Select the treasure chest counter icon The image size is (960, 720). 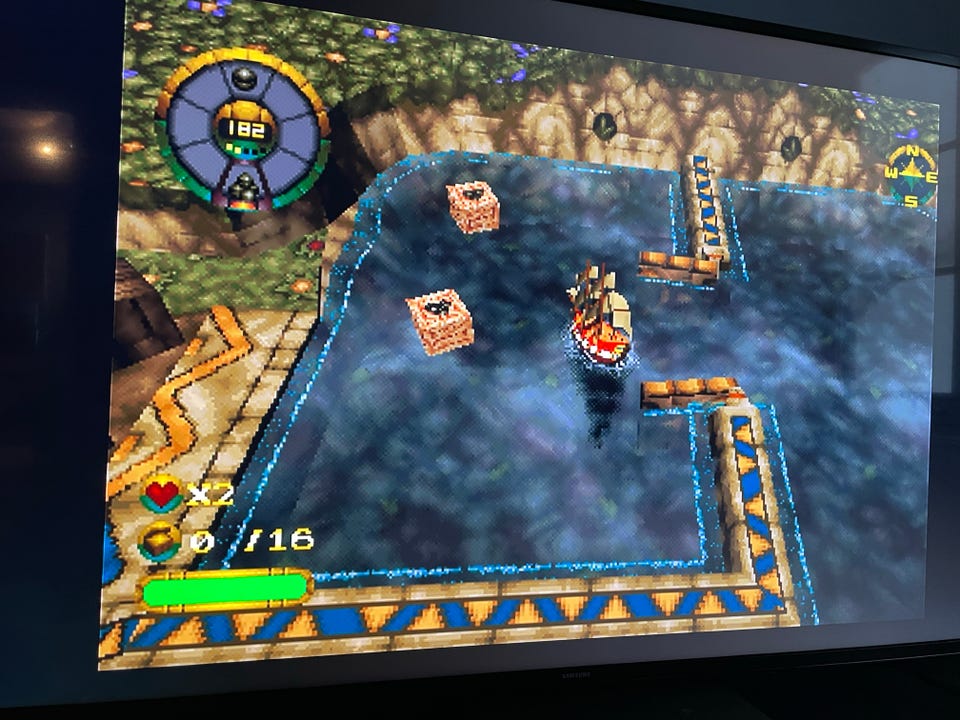tap(161, 541)
